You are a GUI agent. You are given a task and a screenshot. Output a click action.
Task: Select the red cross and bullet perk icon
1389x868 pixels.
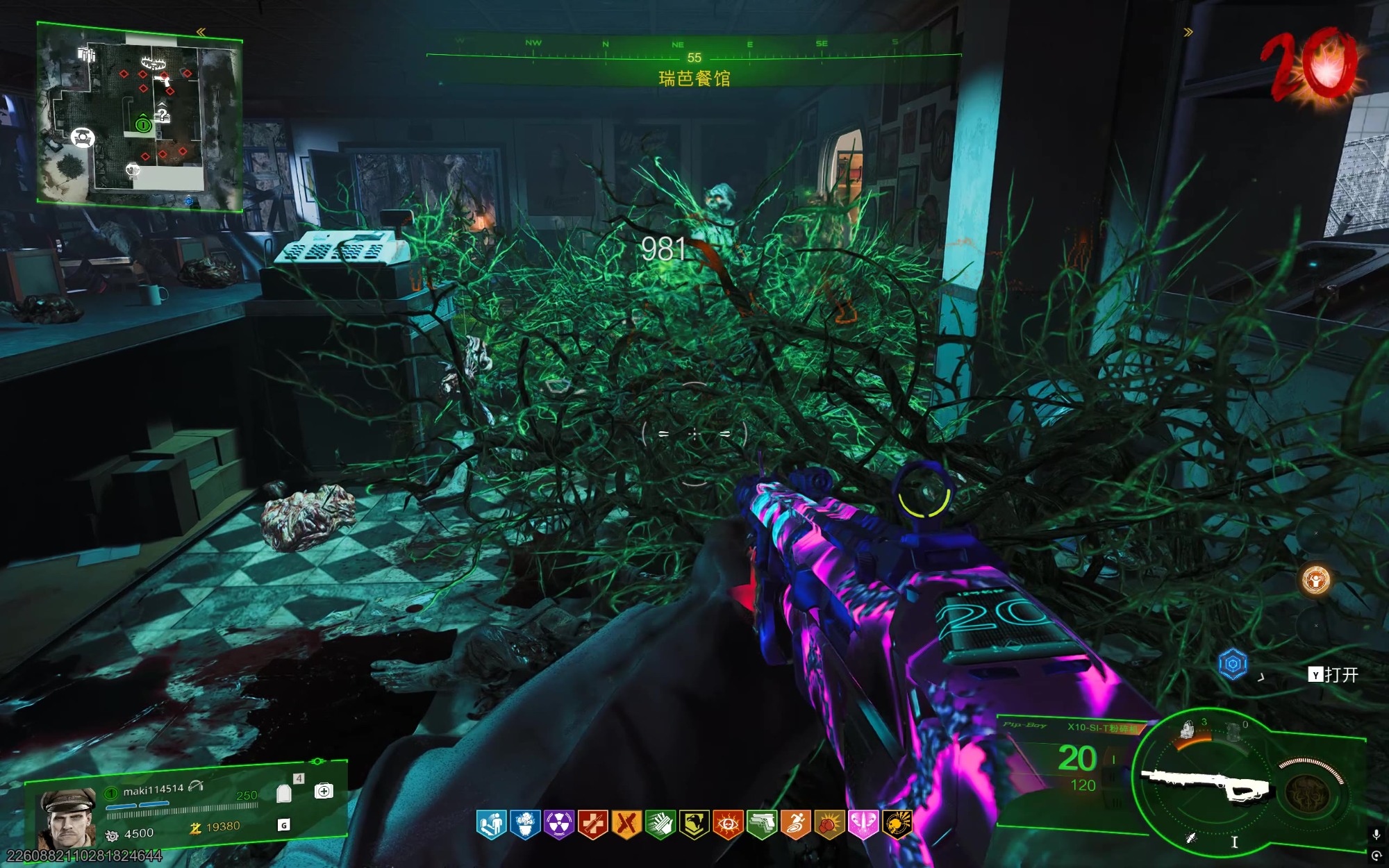click(592, 825)
